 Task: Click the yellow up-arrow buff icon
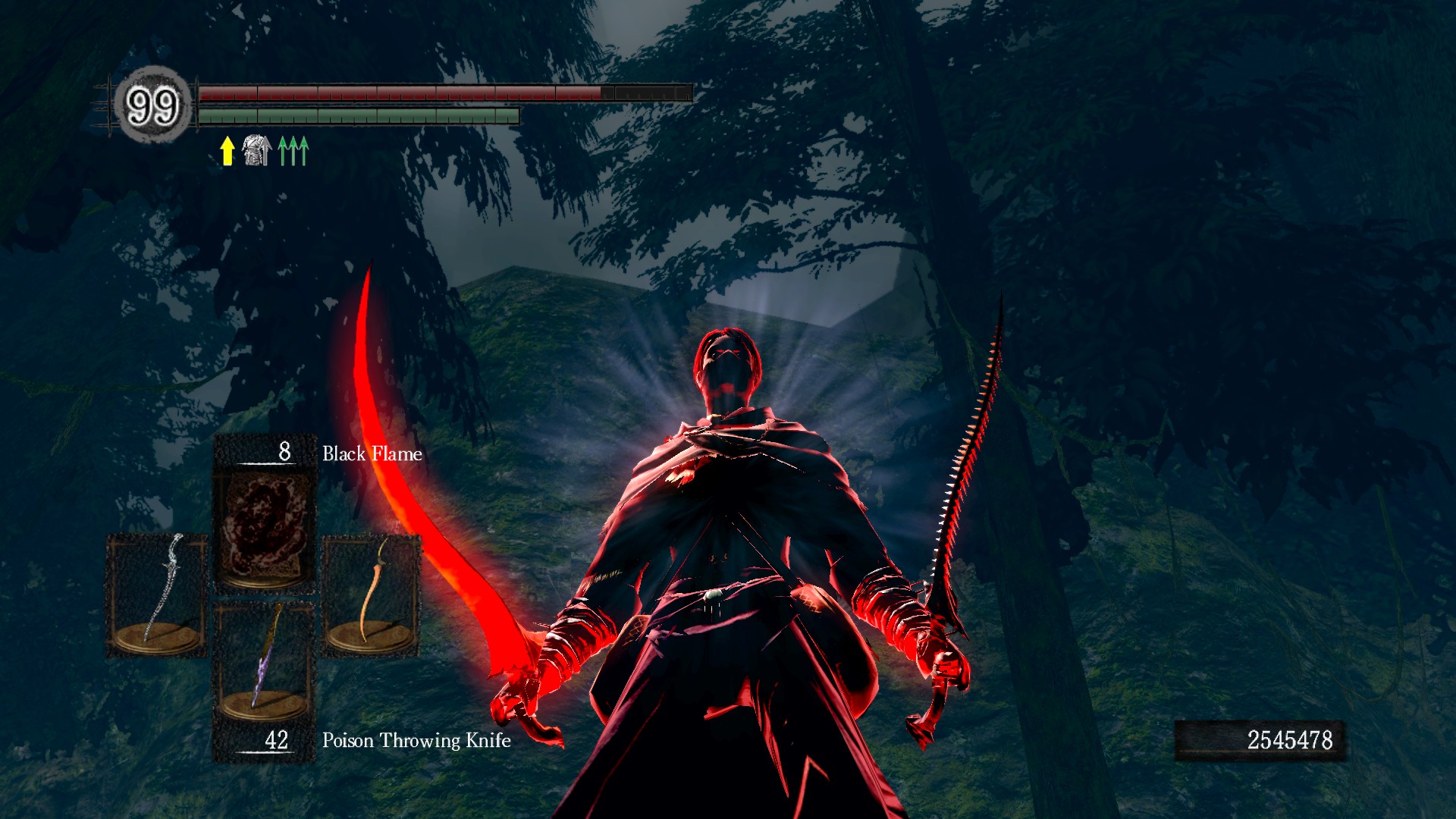click(x=227, y=151)
